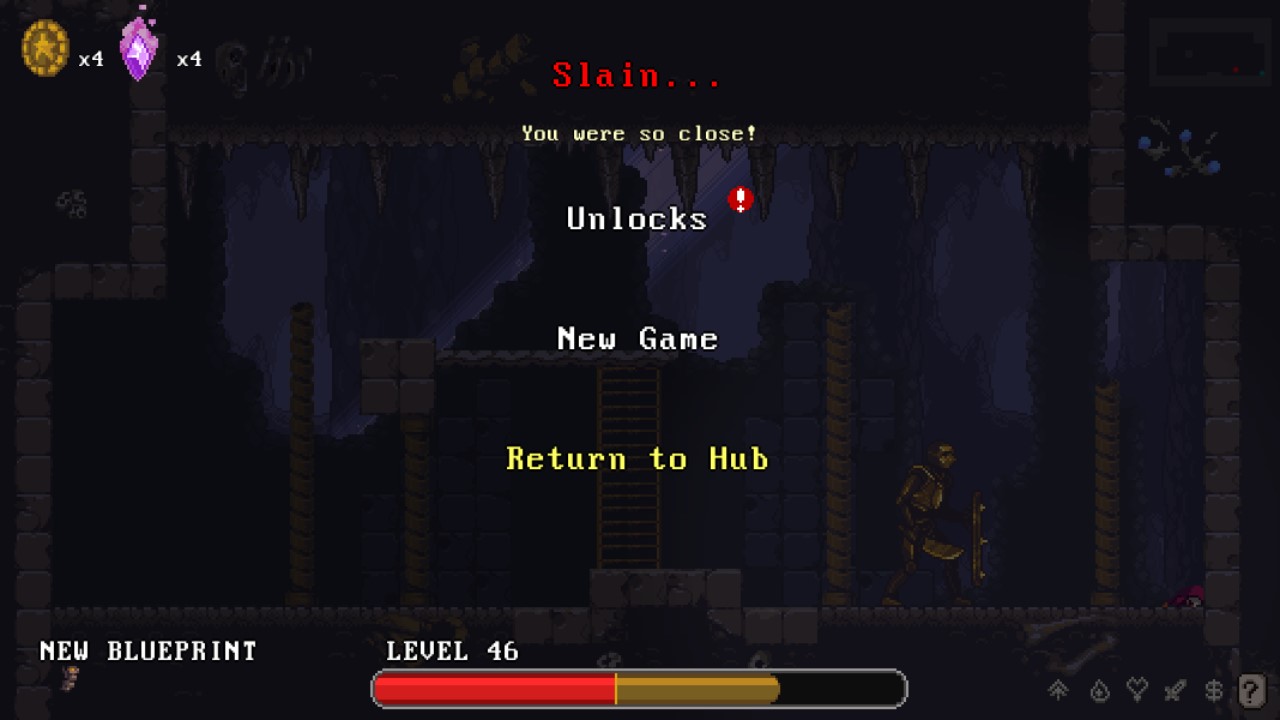Screen dimensions: 1280x720
Task: Select the sword damage stat icon
Action: 1176,690
